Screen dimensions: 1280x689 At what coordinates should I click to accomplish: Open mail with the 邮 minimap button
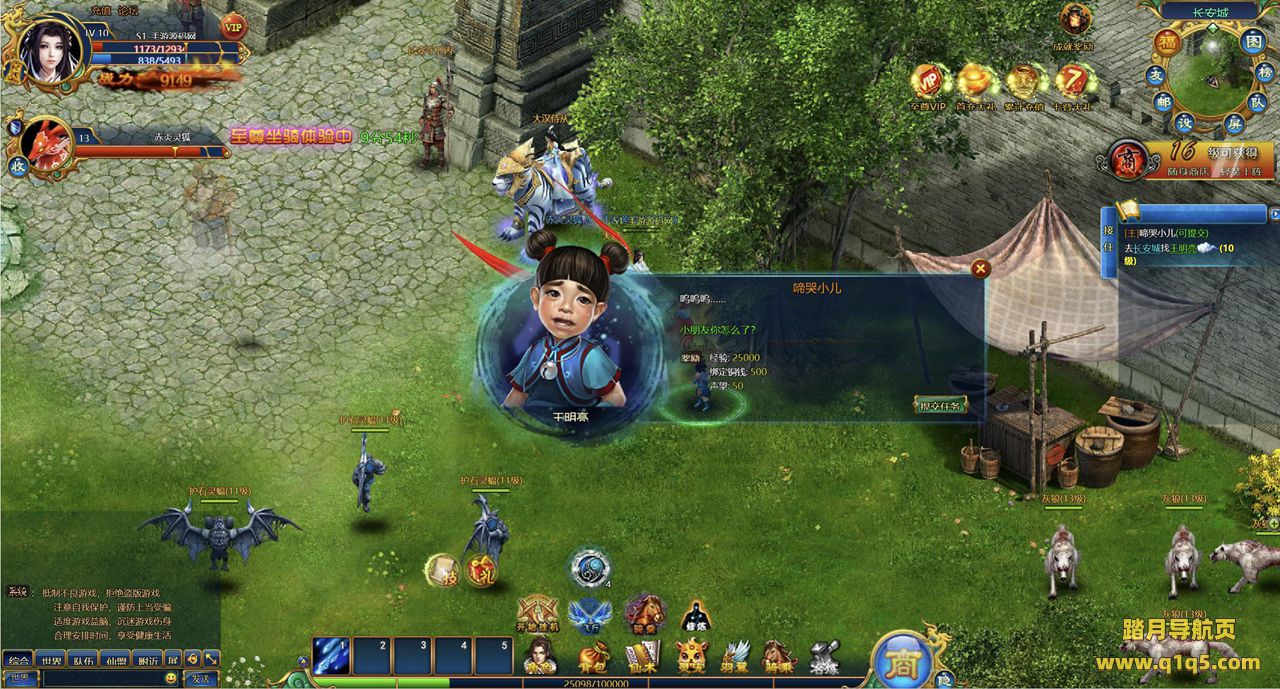(x=1163, y=101)
